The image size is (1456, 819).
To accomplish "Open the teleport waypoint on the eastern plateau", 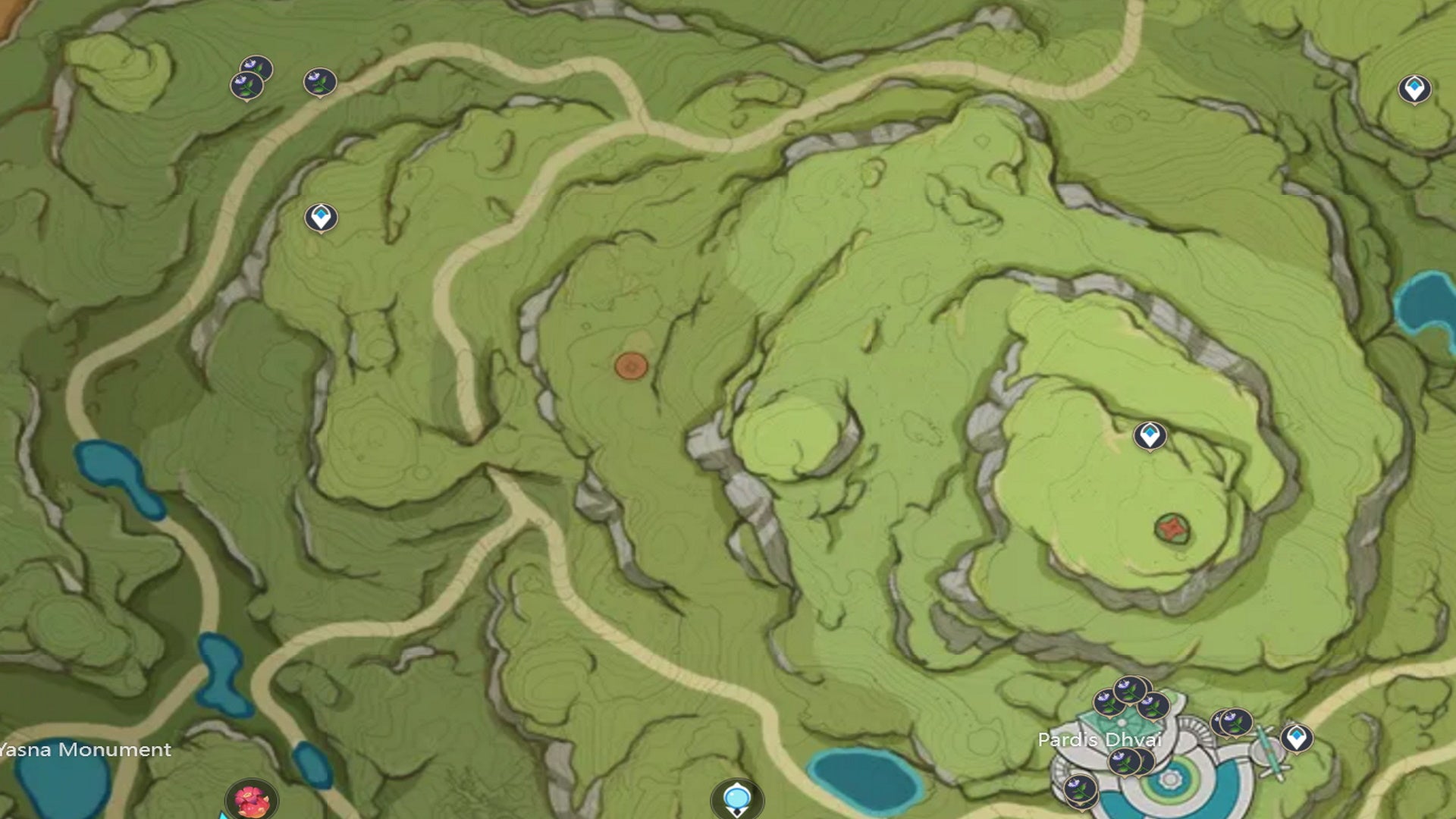I will click(x=1151, y=435).
